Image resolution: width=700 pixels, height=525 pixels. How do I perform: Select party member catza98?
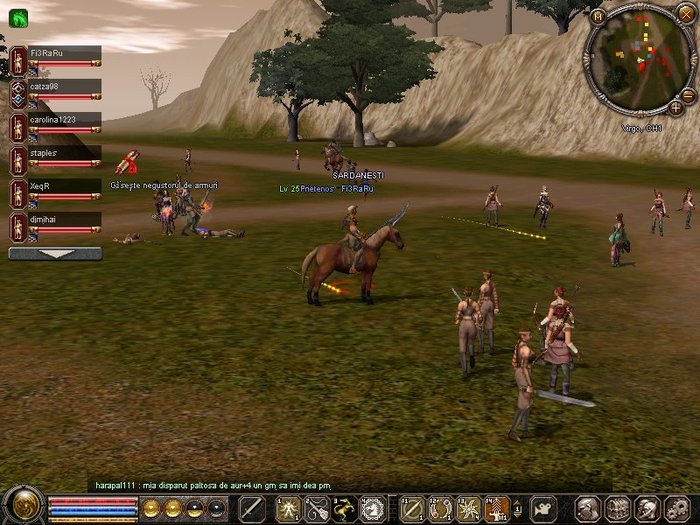coord(55,87)
